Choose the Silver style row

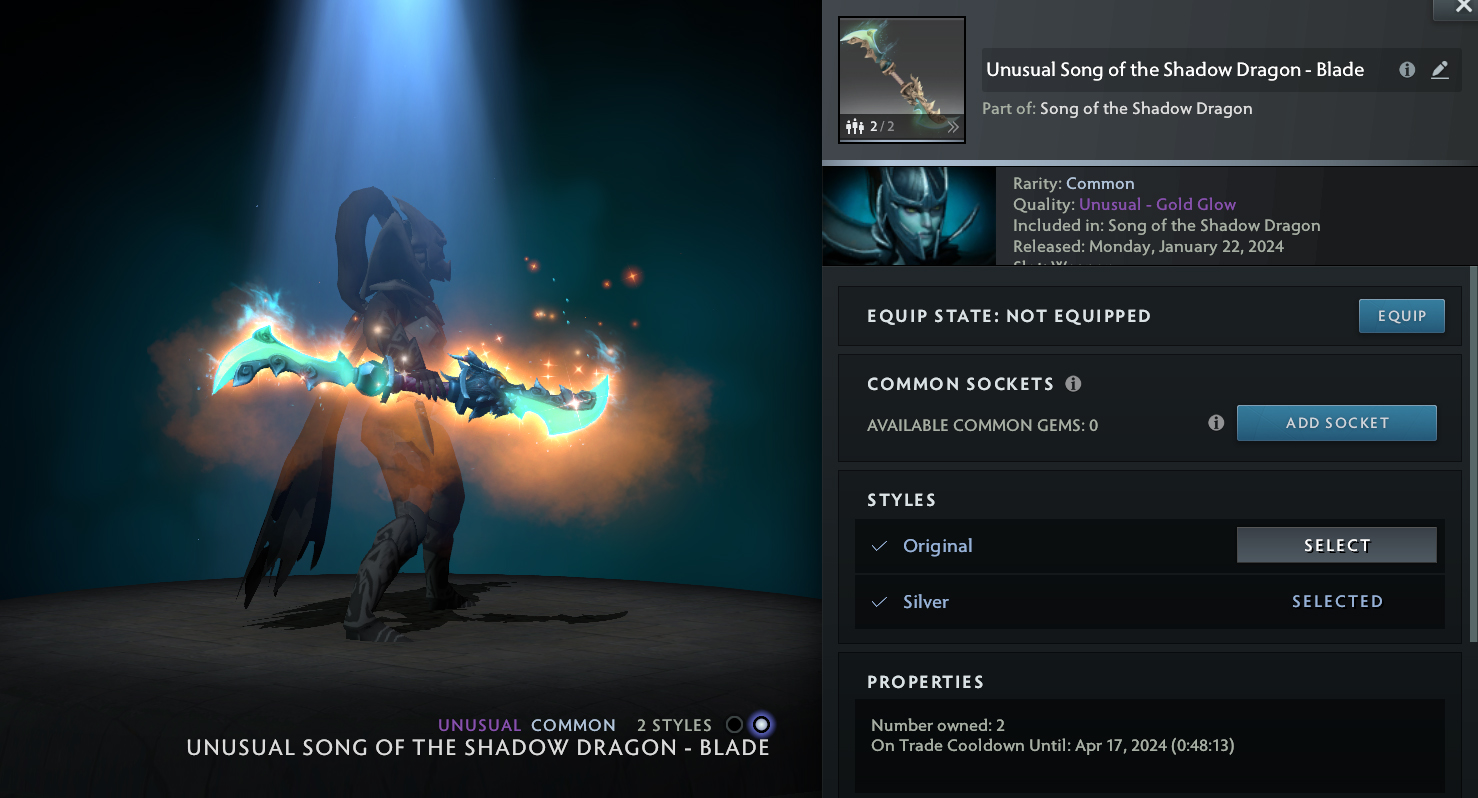coord(1150,602)
